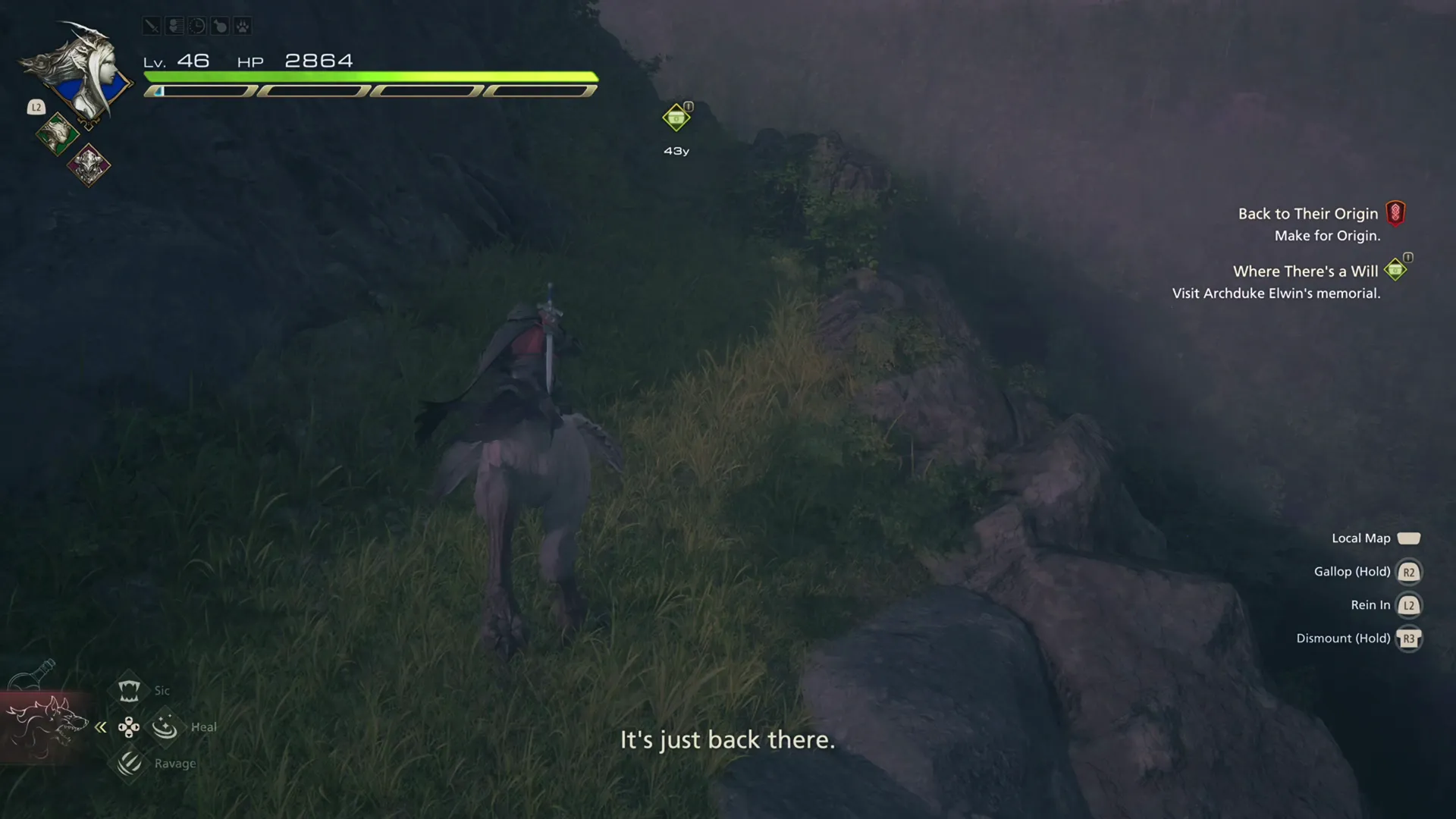Click the clock status icon in the top bar
The image size is (1456, 819).
point(196,25)
